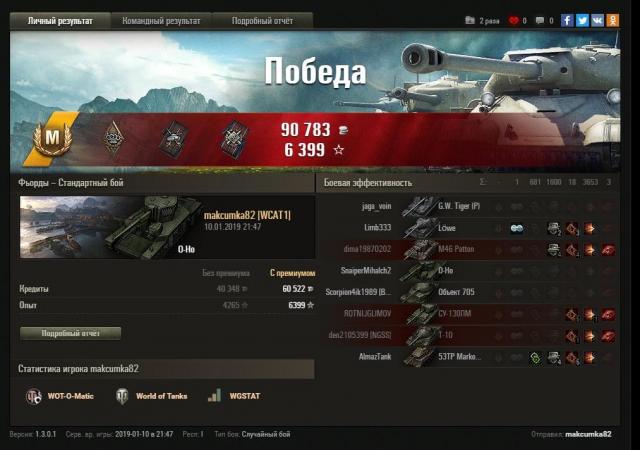Select the jaga_voin G.W. Tiger (P) row

pyautogui.click(x=469, y=206)
